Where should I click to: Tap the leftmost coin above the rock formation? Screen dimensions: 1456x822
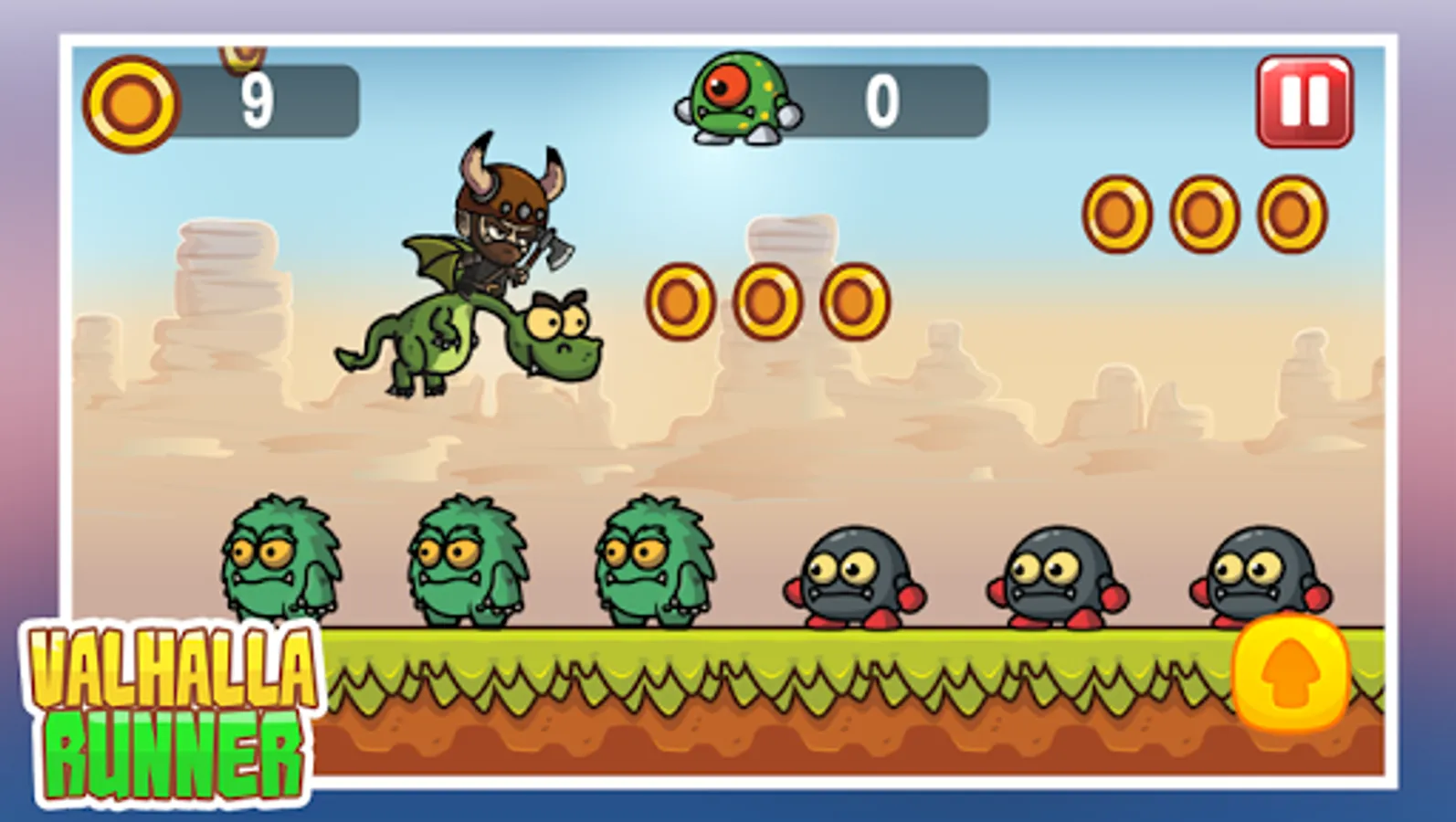point(681,301)
